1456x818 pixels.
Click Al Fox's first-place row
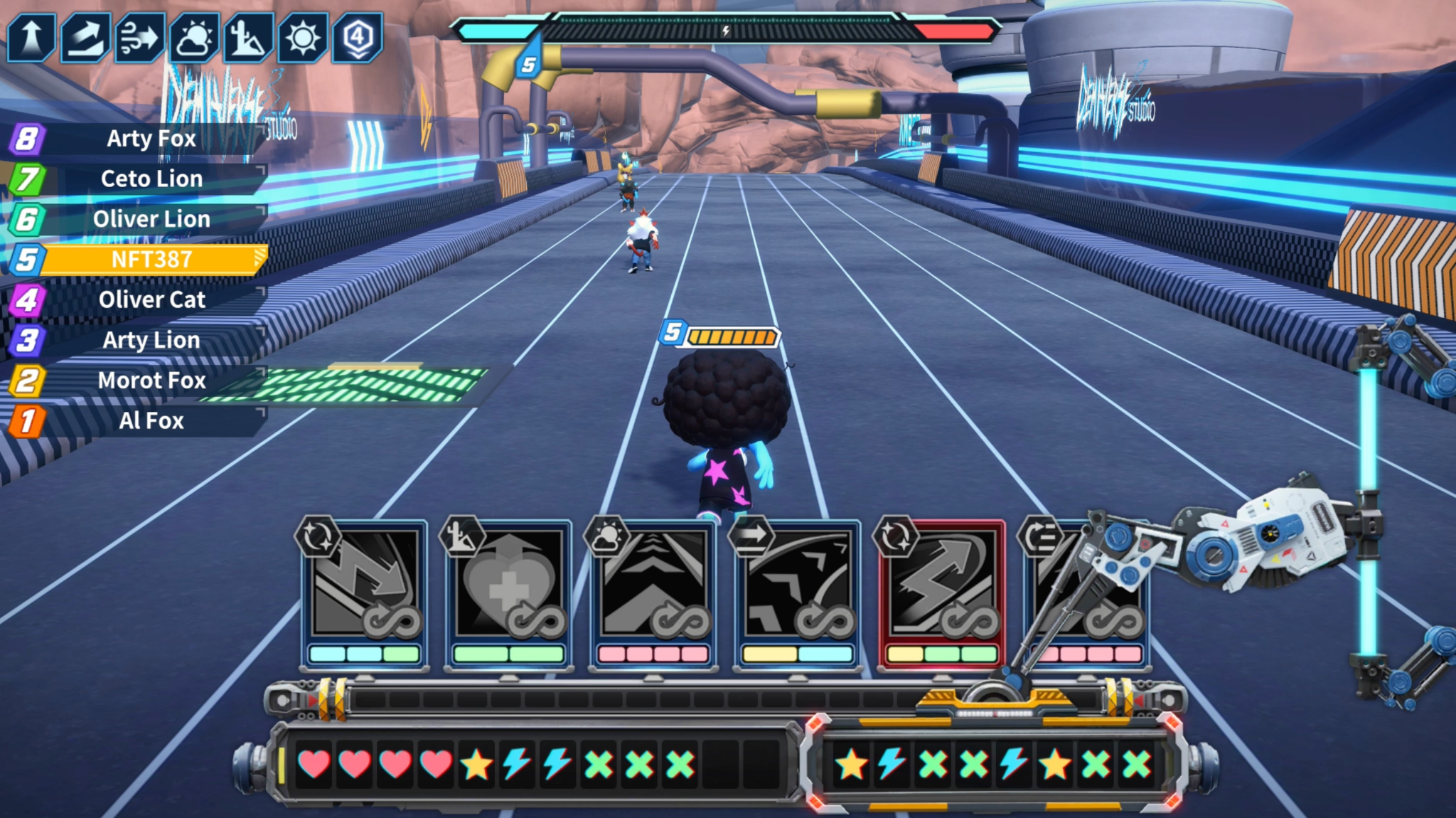151,420
